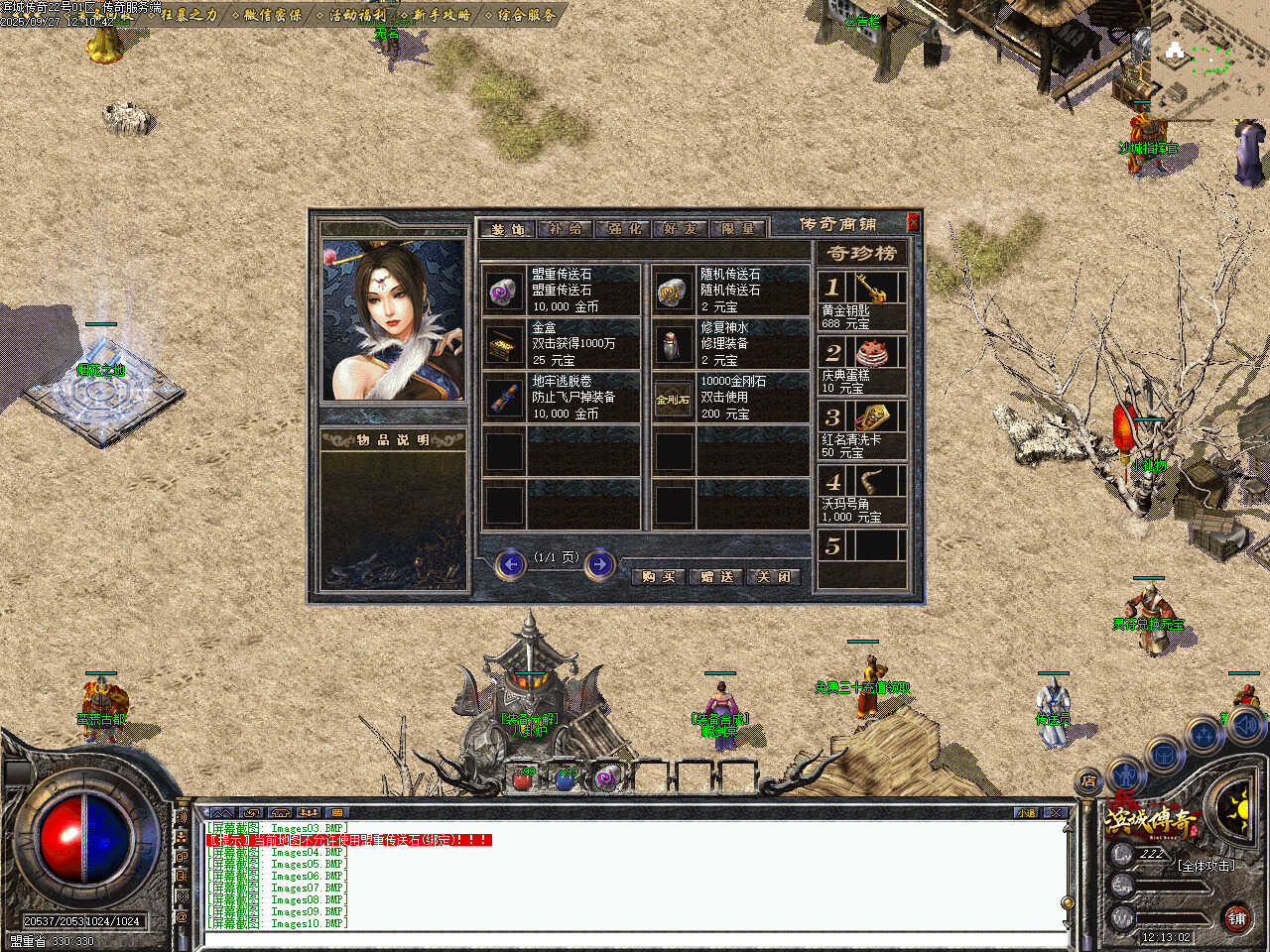Select the 限量 limited items tab

(738, 228)
